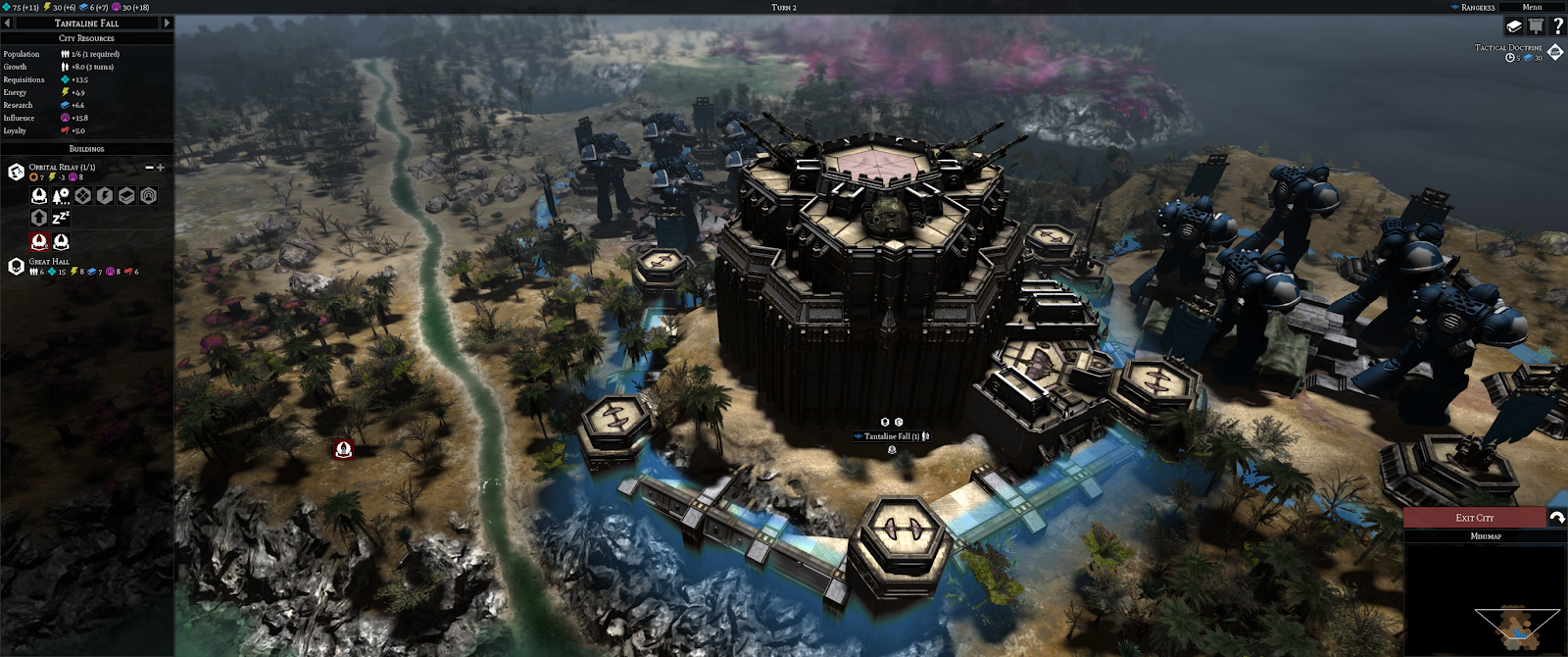Go to the next city arrow
Viewport: 1568px width, 657px height.
pyautogui.click(x=167, y=23)
